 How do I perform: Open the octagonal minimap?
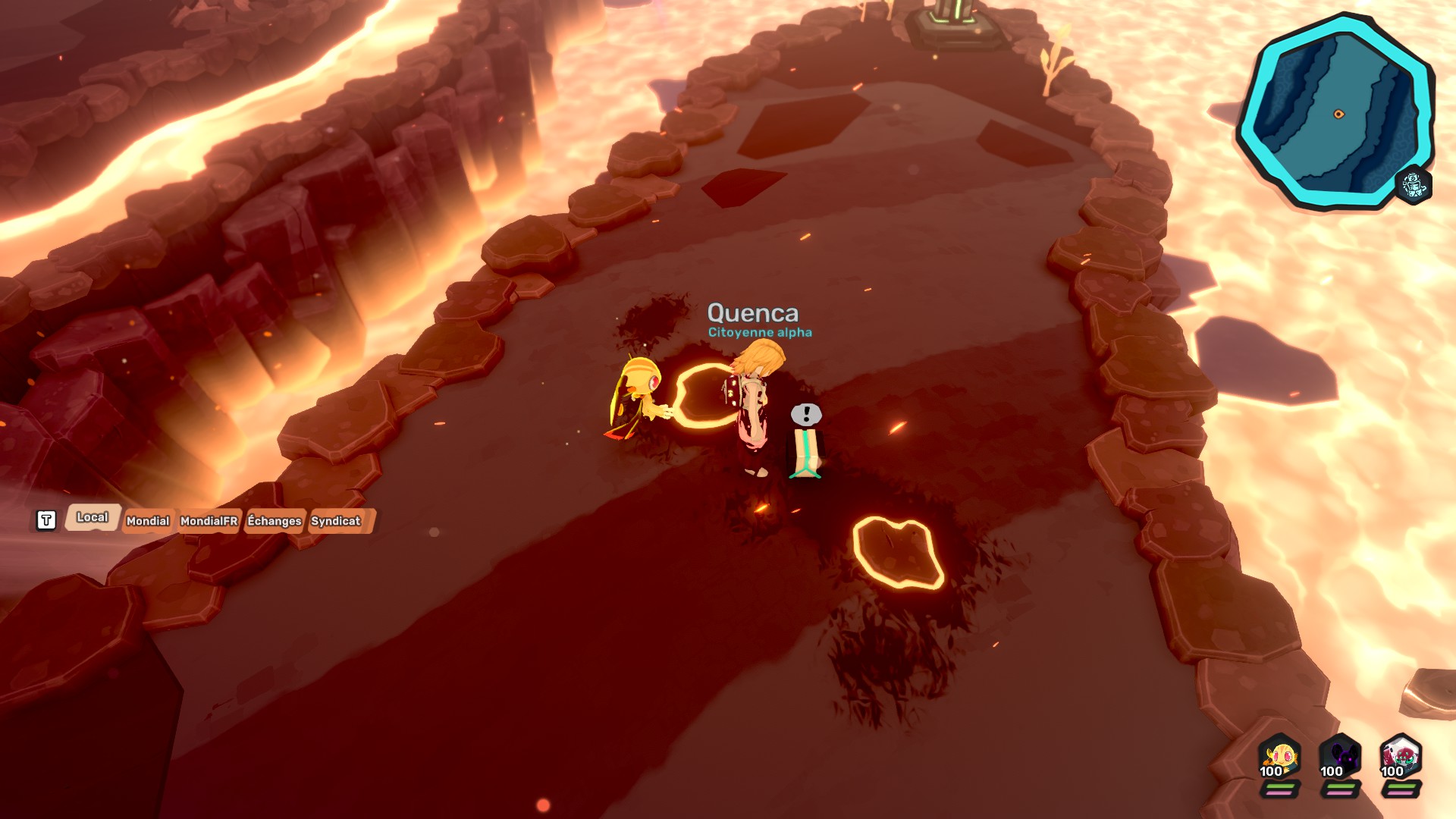1335,112
